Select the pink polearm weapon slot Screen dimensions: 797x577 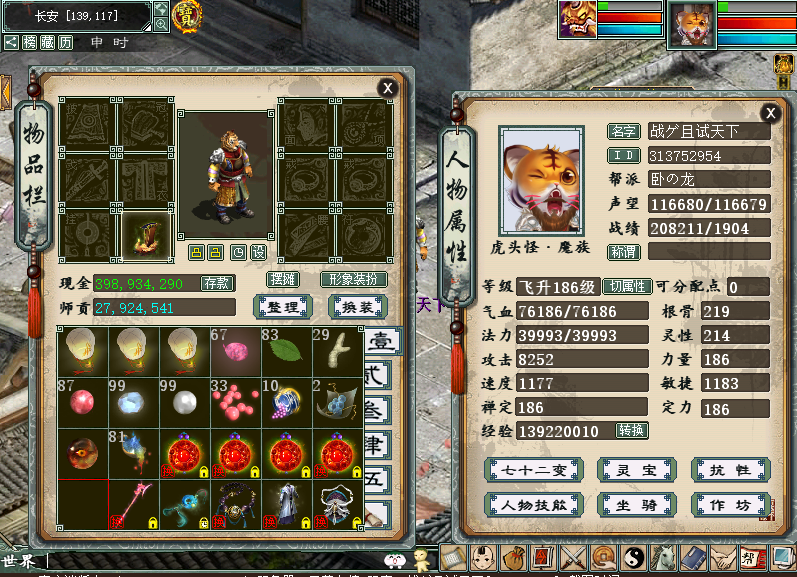[132, 505]
